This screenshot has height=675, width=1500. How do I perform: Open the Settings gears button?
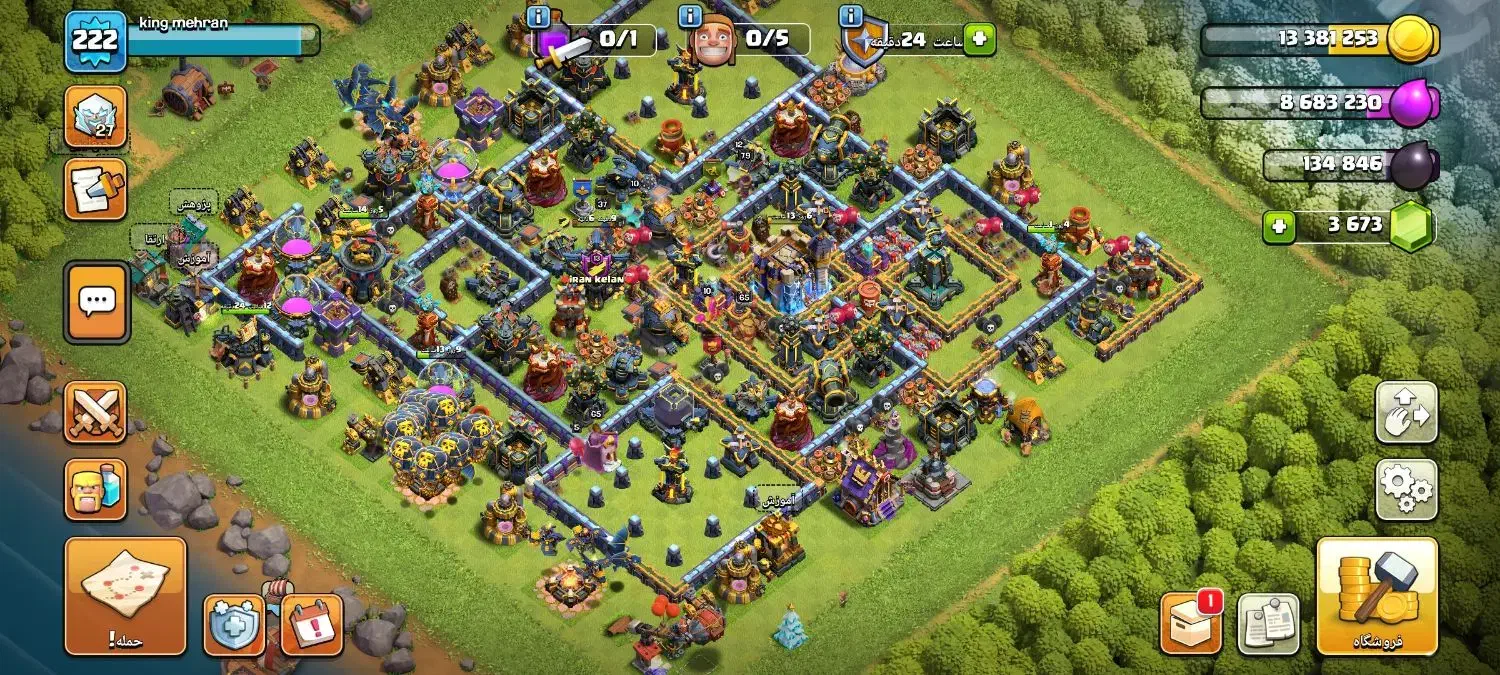(1406, 489)
